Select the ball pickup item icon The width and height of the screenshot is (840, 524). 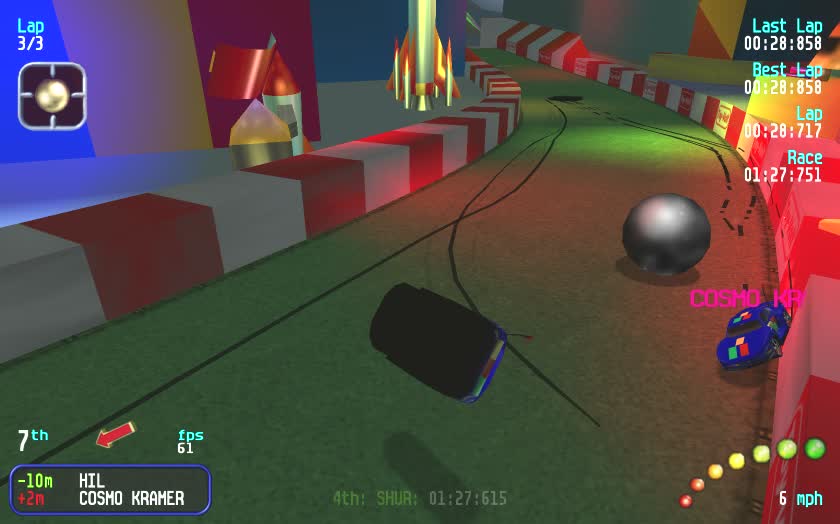point(52,96)
